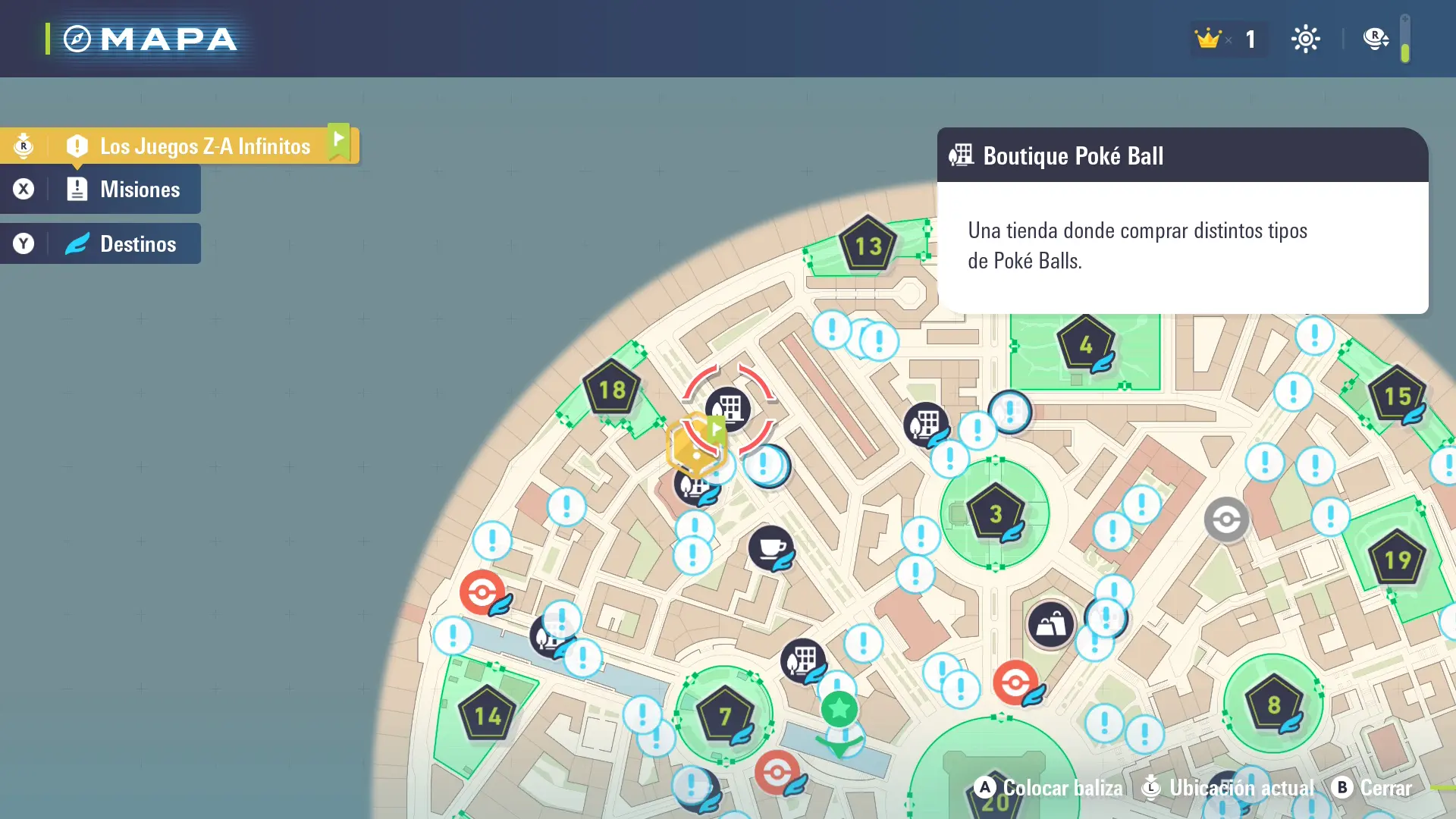Choose wild zone 19 marker

1397,560
